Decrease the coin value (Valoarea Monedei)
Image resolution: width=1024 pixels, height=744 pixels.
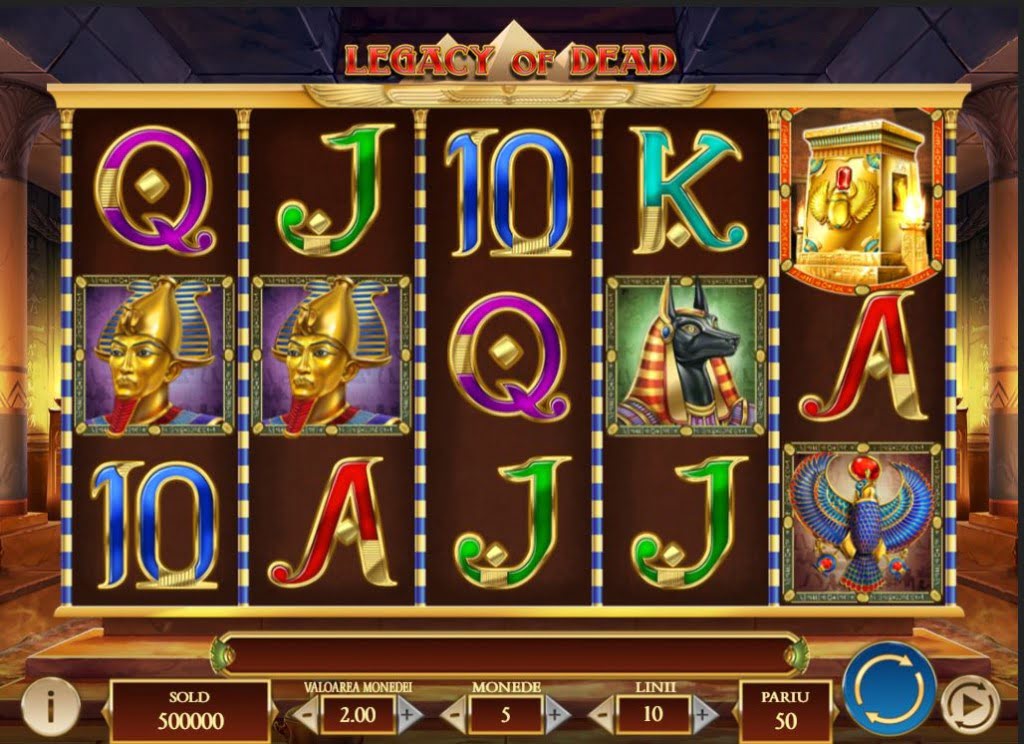coord(306,715)
